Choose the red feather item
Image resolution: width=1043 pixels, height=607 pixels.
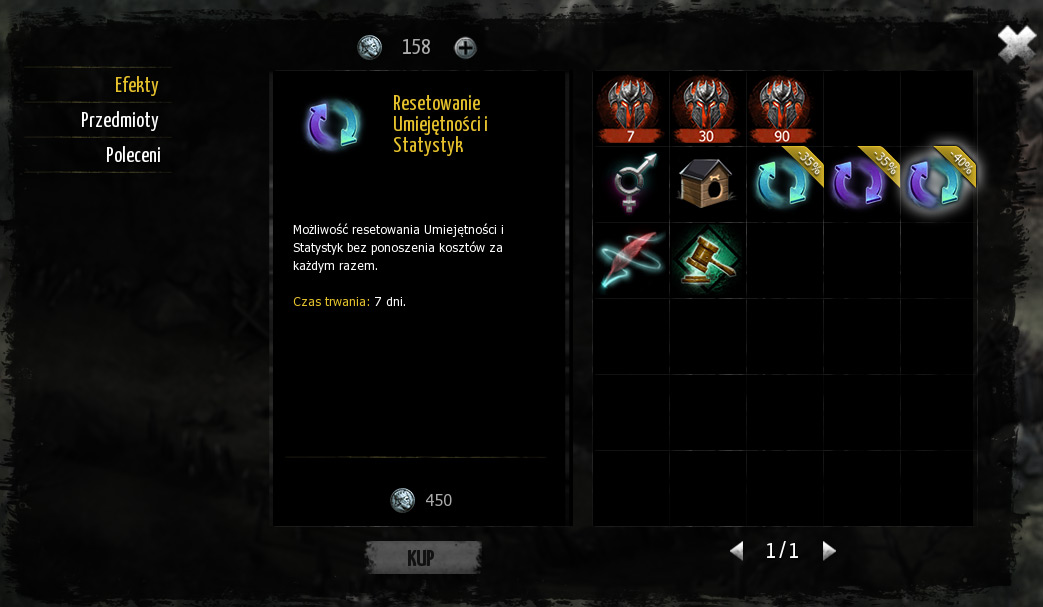click(x=630, y=260)
